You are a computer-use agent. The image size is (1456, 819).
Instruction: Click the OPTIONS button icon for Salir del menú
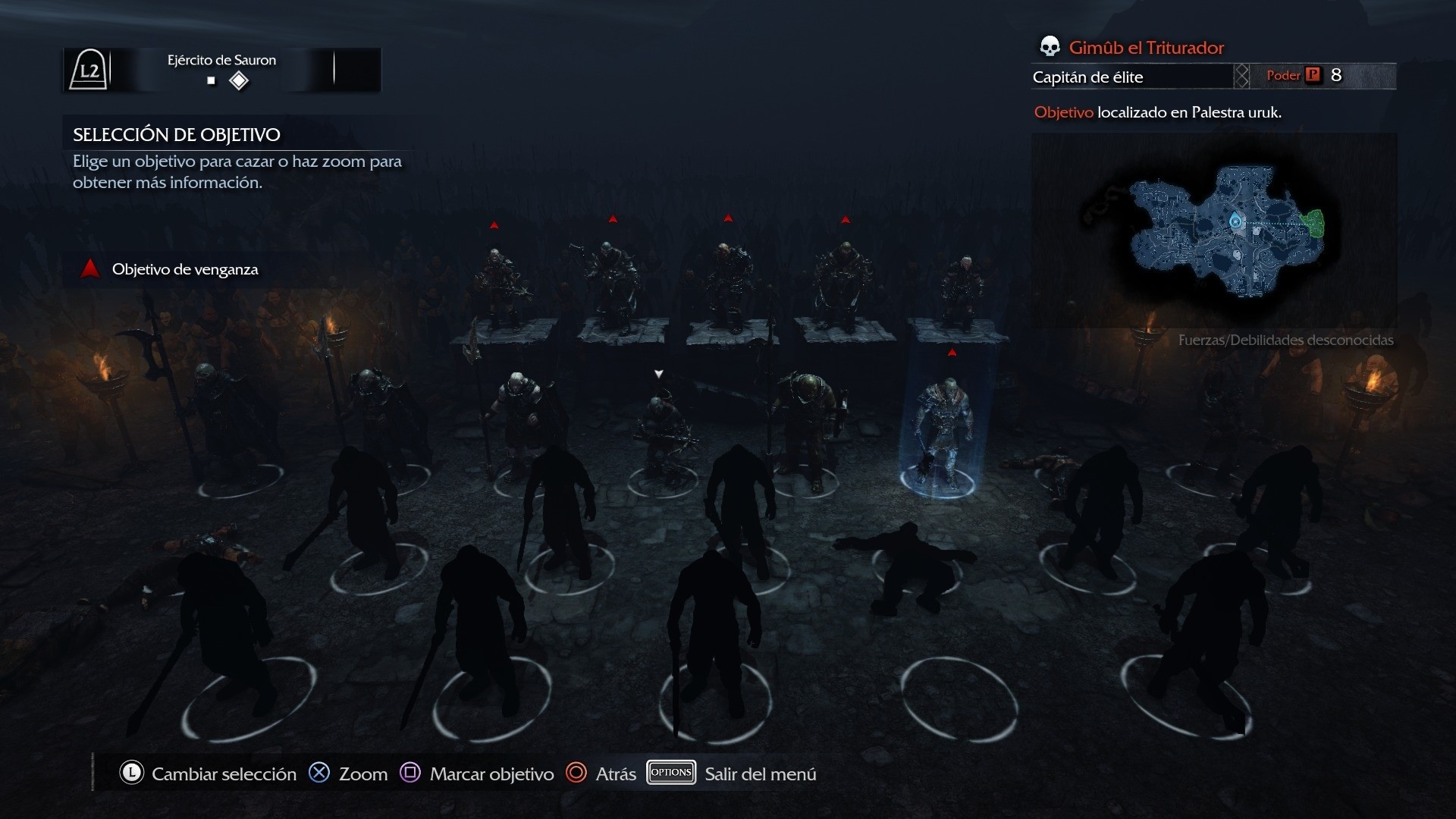670,773
